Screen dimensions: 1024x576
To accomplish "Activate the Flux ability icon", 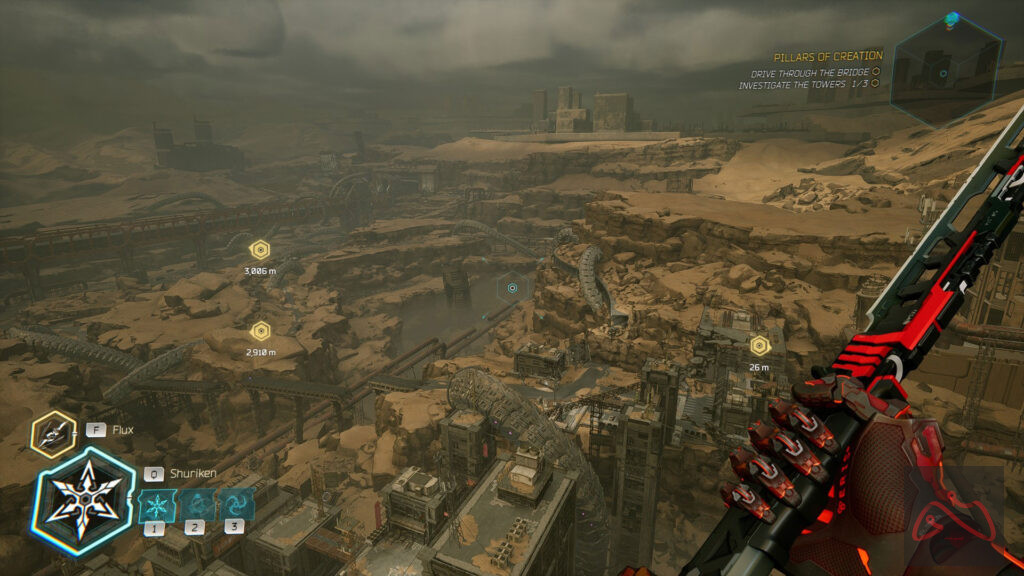I will point(53,433).
